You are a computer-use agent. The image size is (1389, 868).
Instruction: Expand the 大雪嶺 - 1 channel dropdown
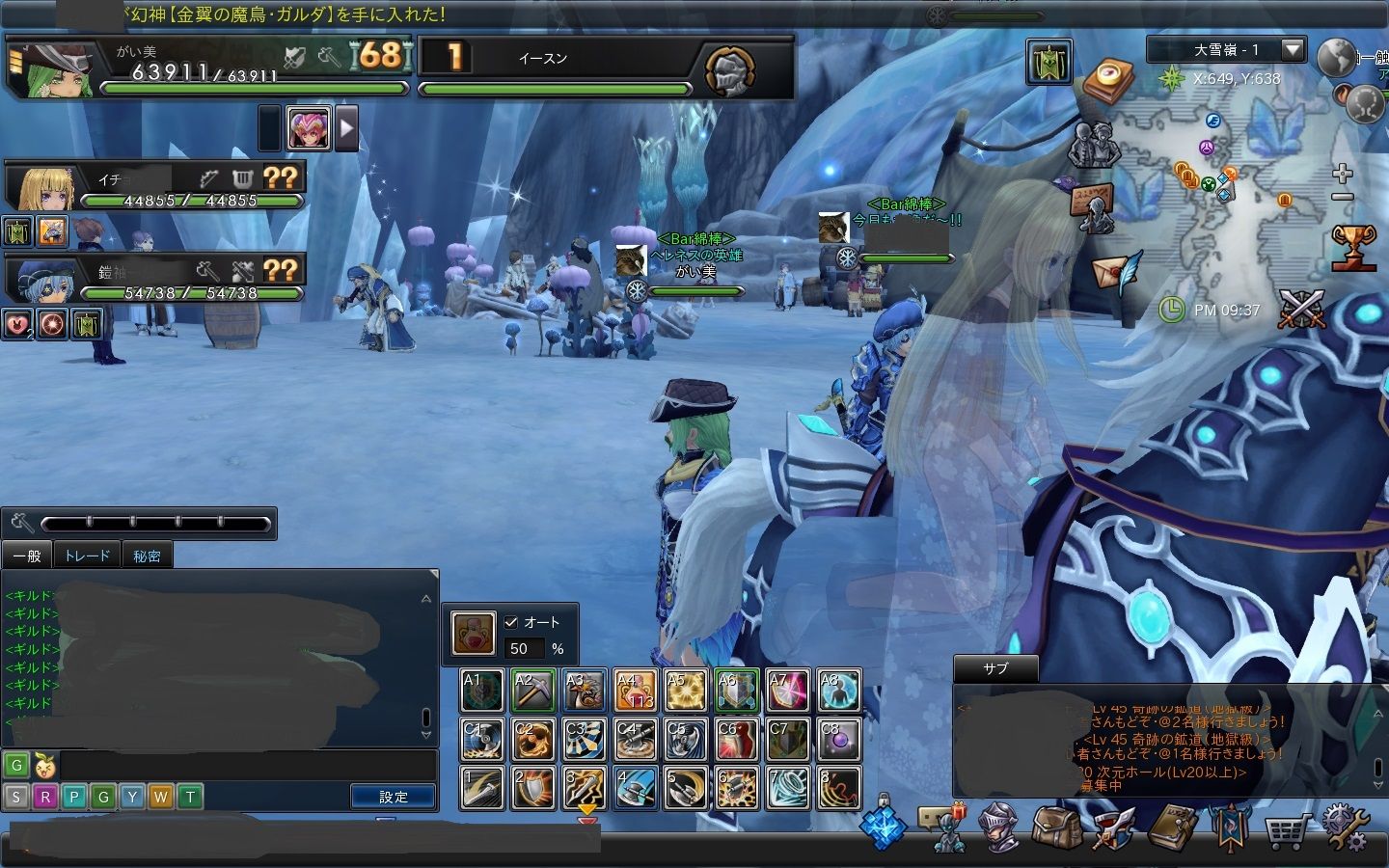coord(1293,49)
